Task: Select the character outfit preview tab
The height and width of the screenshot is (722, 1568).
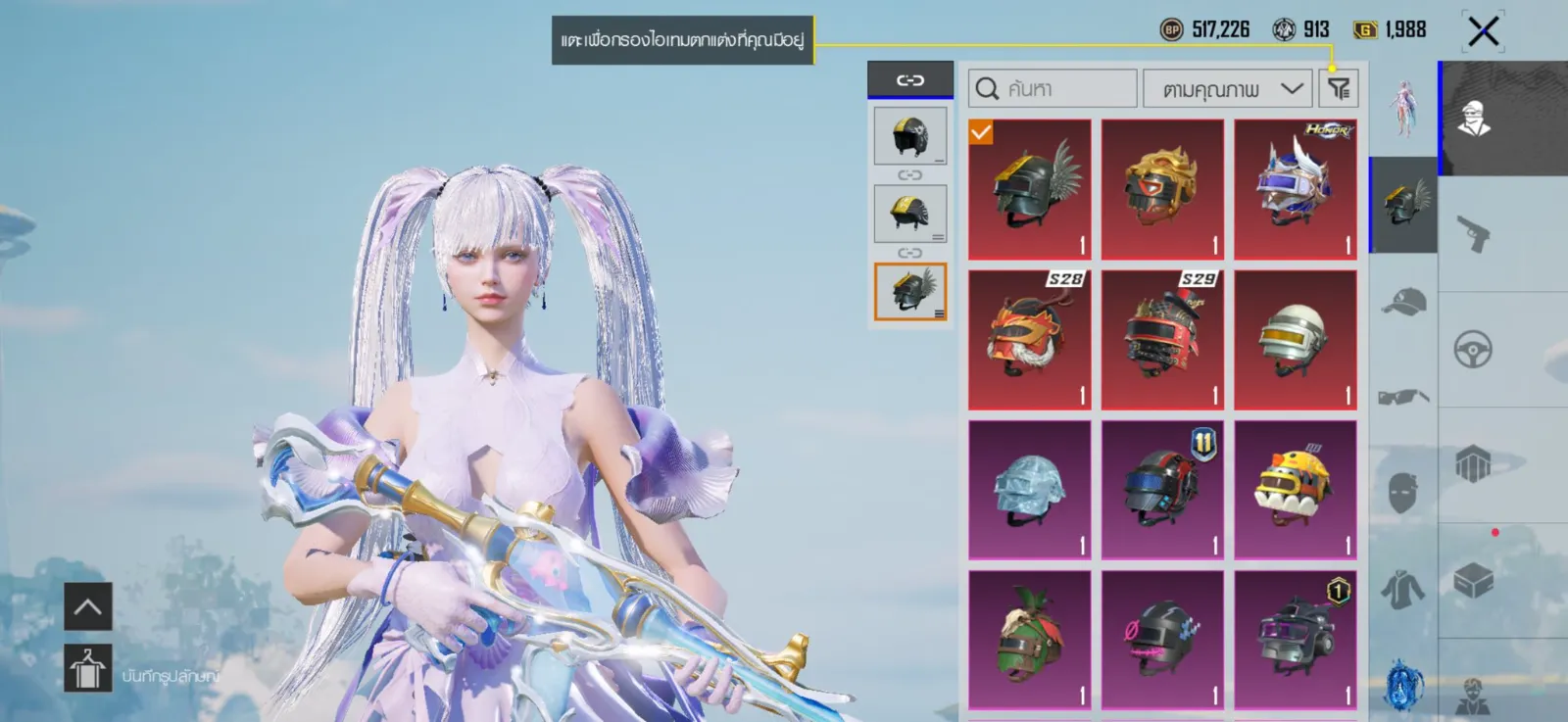Action: 1403,108
